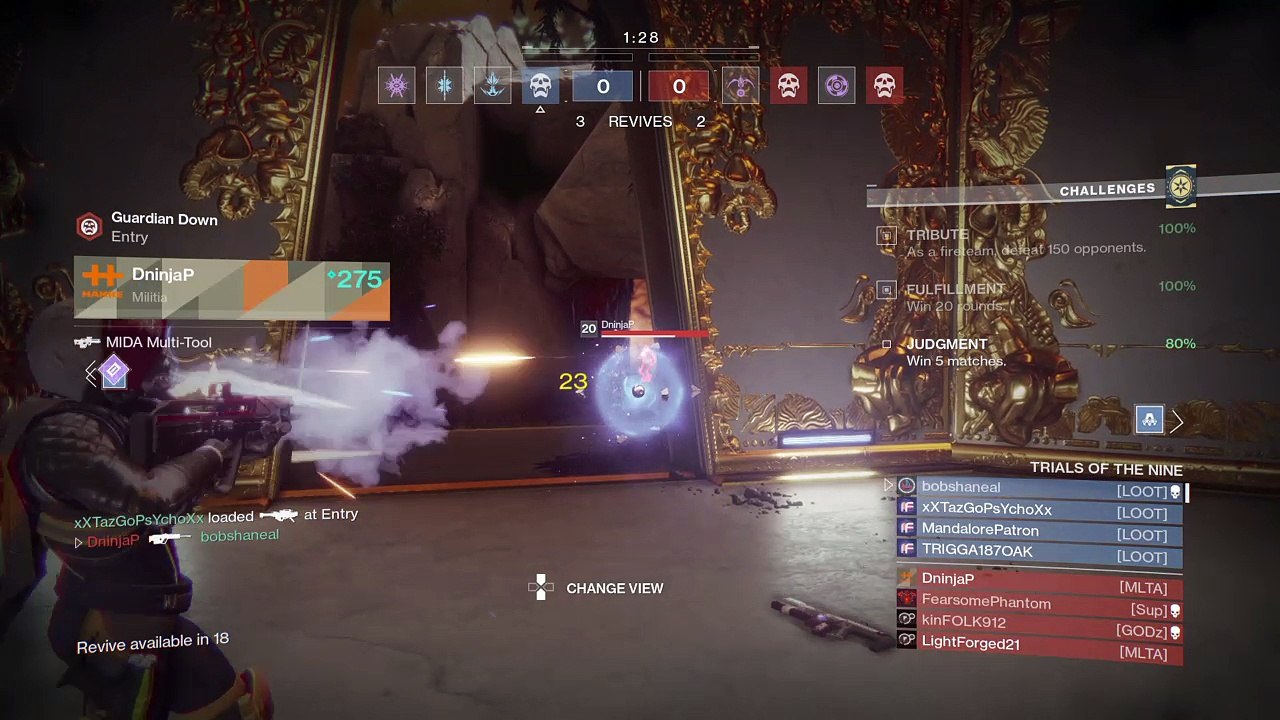
Task: Click the Challenges header emblem
Action: [1181, 187]
